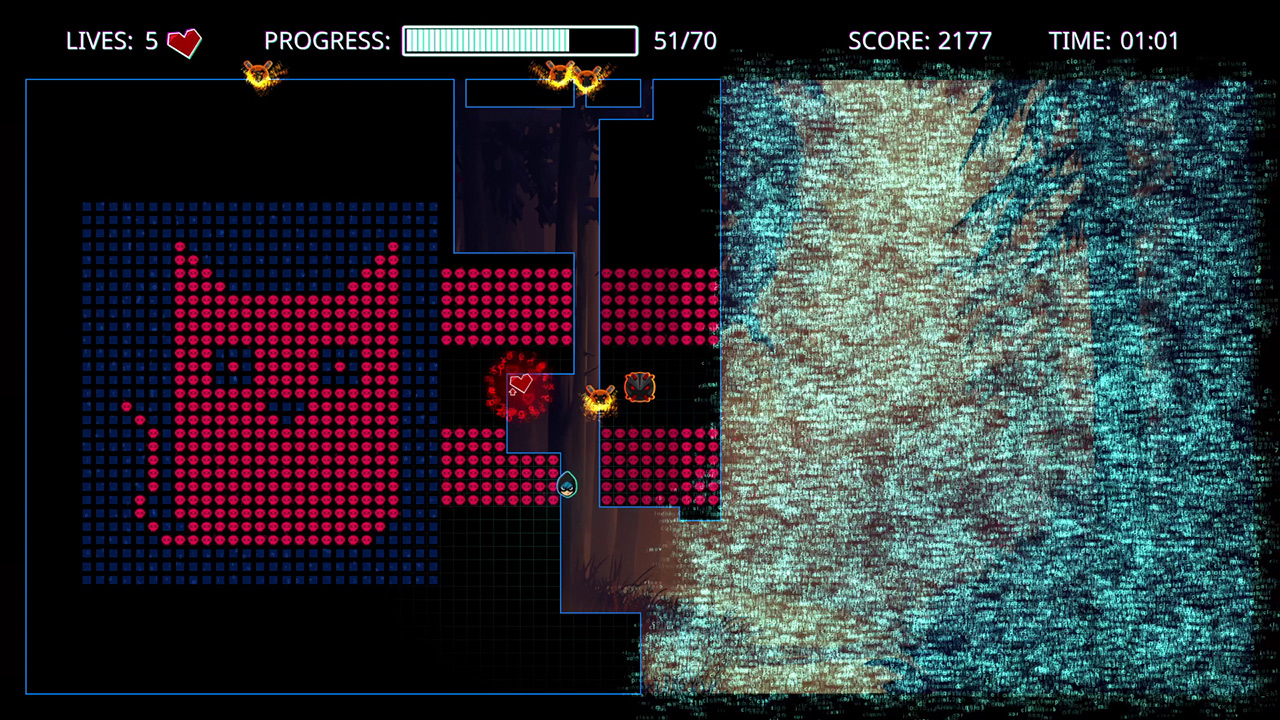Click the SCORE: 2177 display

[920, 41]
